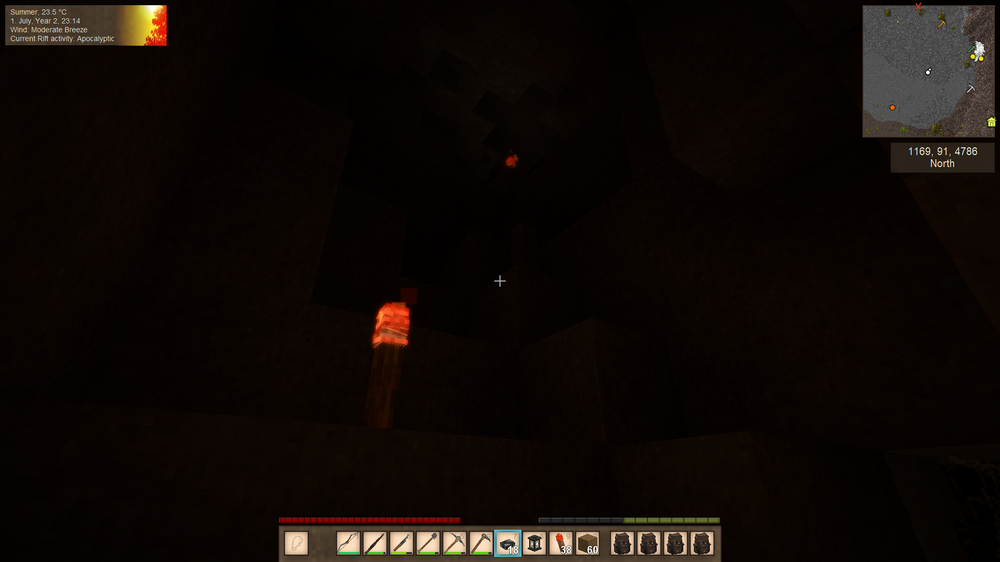Viewport: 1000px width, 562px height.
Task: Select the red X minimap marker
Action: [x=918, y=8]
